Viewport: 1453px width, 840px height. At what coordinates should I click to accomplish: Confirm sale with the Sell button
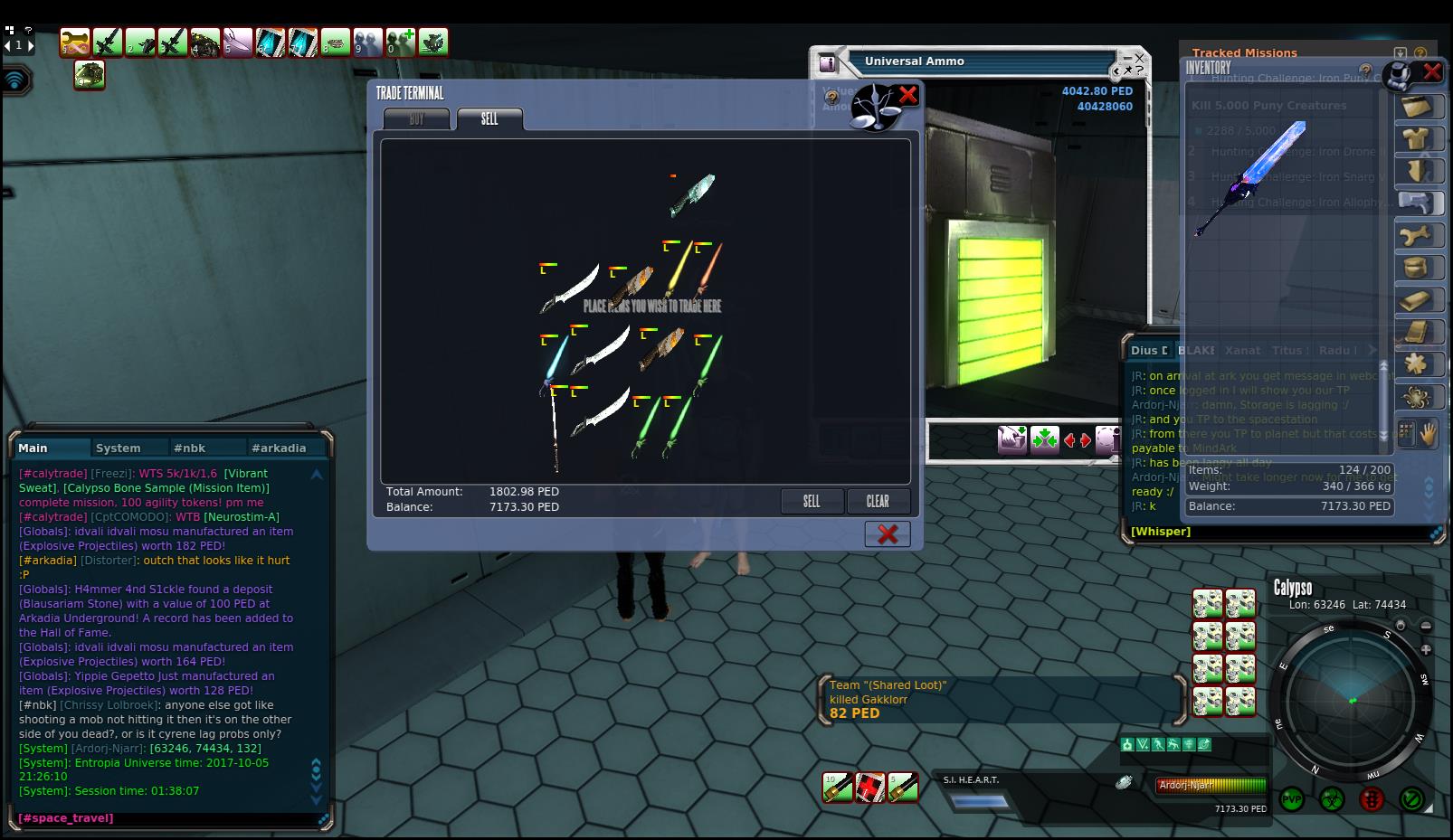812,501
